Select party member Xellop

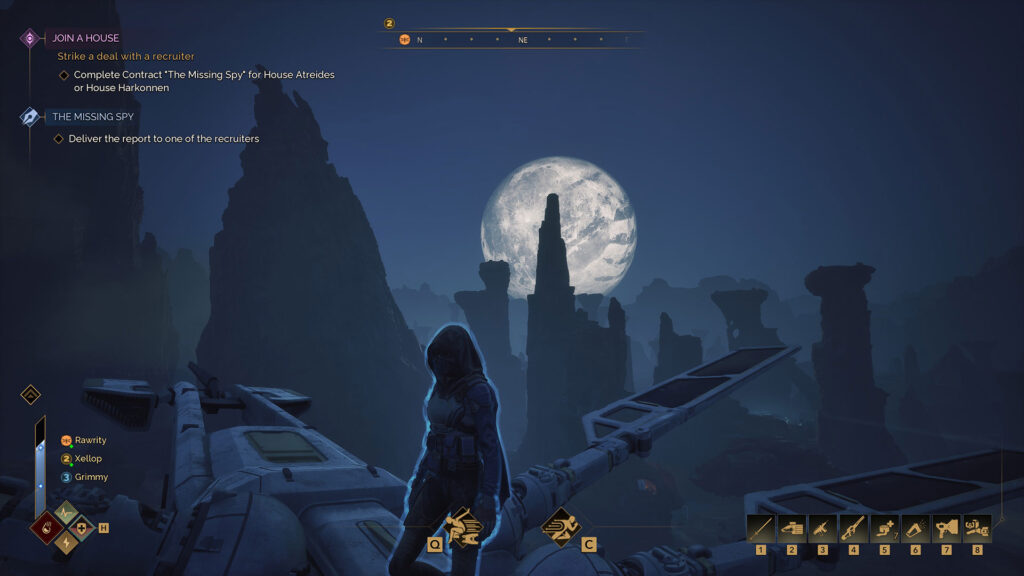click(88, 459)
